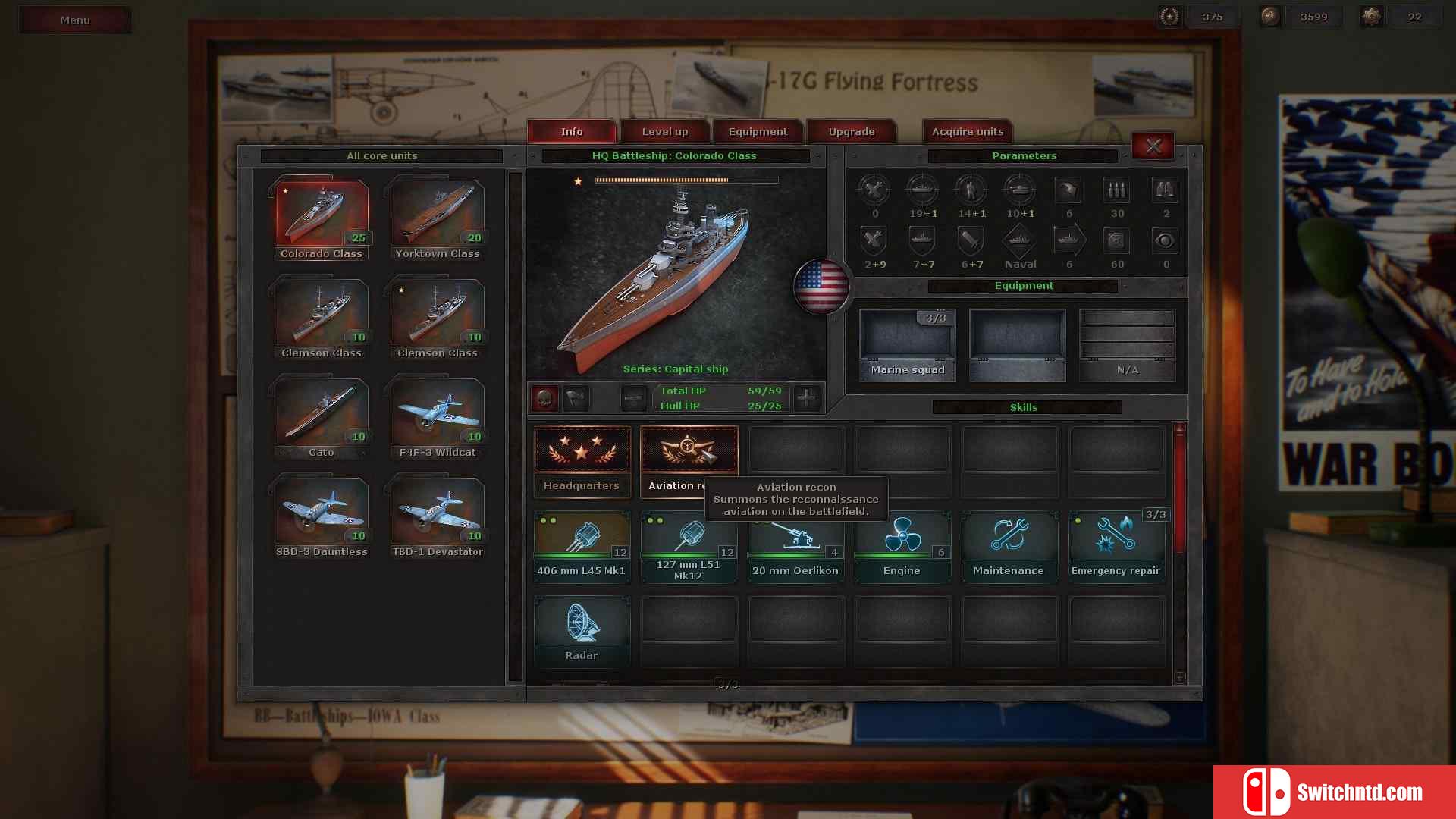Close the unit info panel

tap(1153, 146)
